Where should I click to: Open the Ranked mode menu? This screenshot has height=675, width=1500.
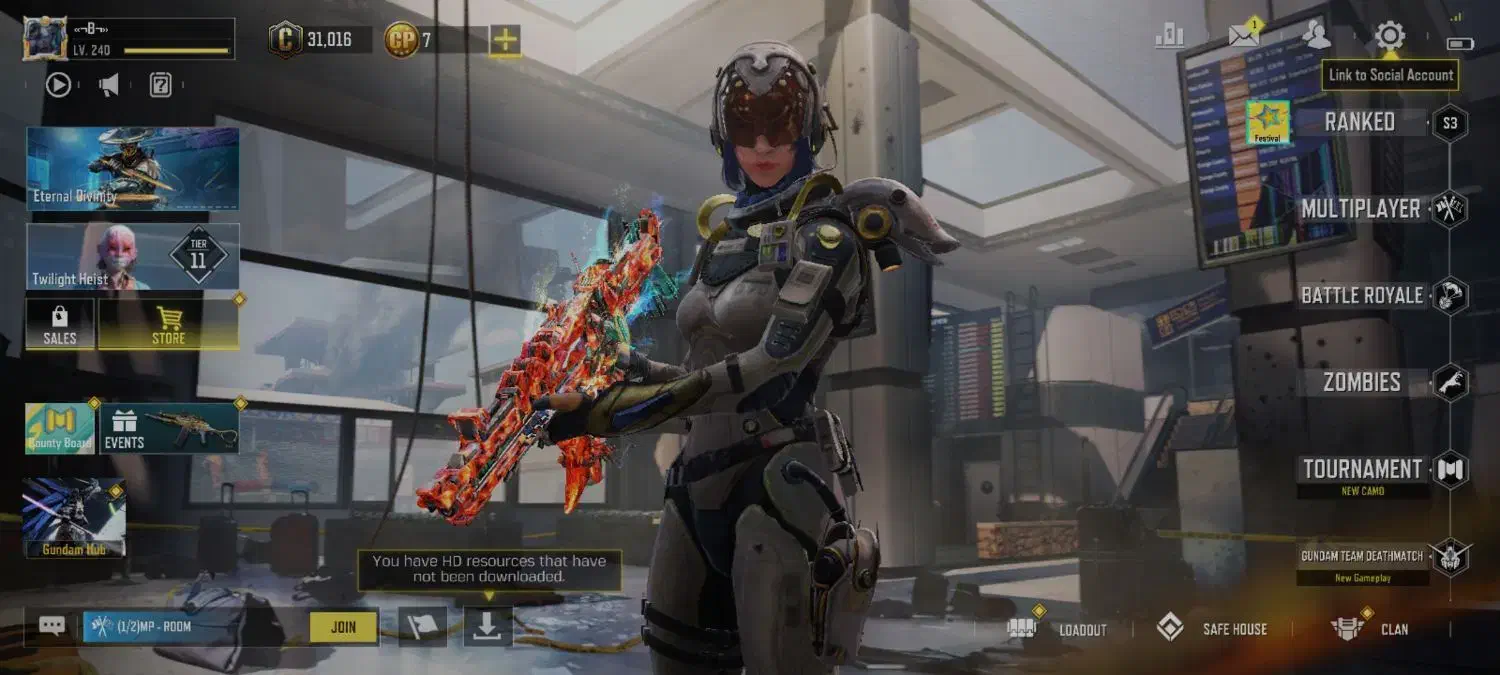(1359, 122)
